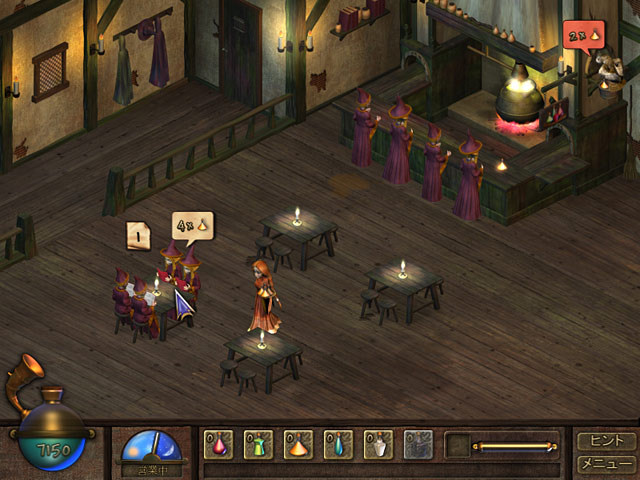The width and height of the screenshot is (640, 480).
Task: Open the メニュー menu button
Action: (x=605, y=463)
